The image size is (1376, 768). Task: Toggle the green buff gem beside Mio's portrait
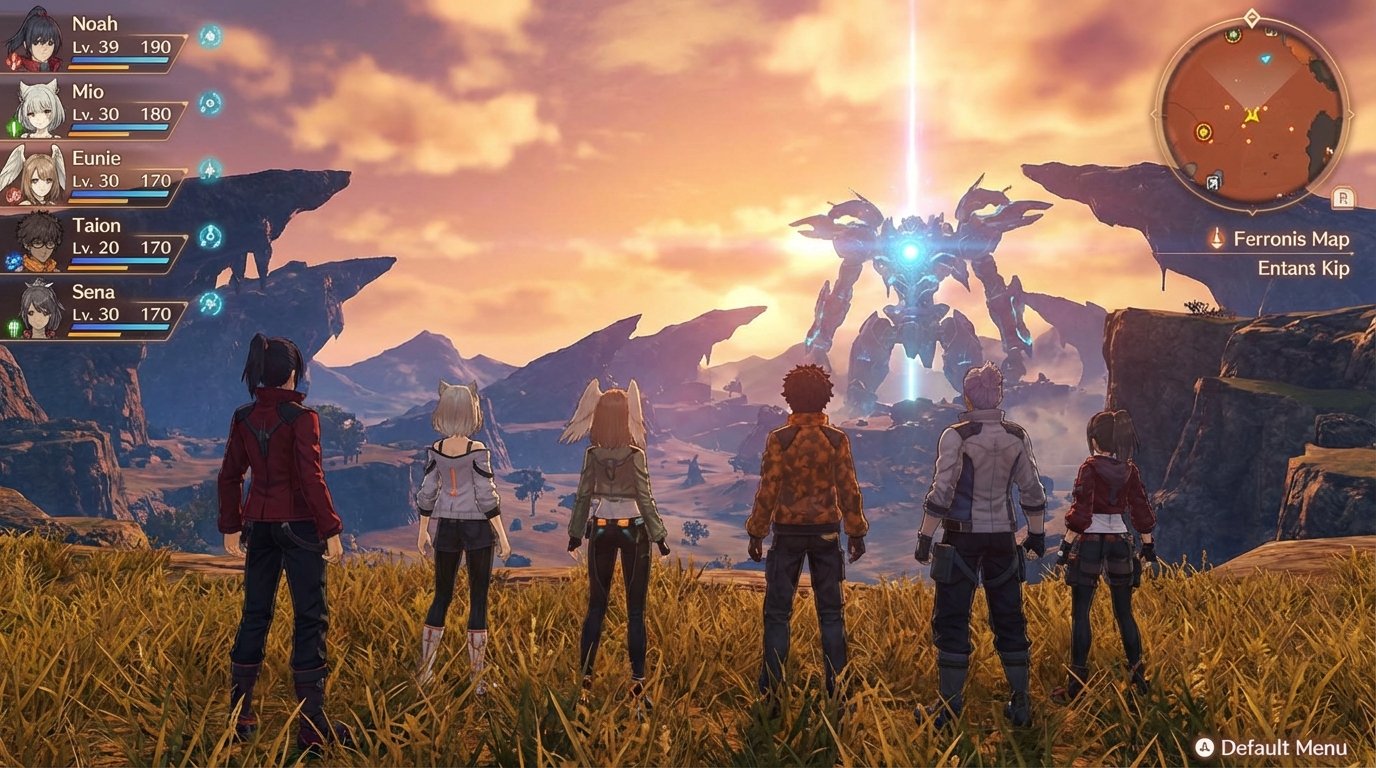tap(15, 126)
